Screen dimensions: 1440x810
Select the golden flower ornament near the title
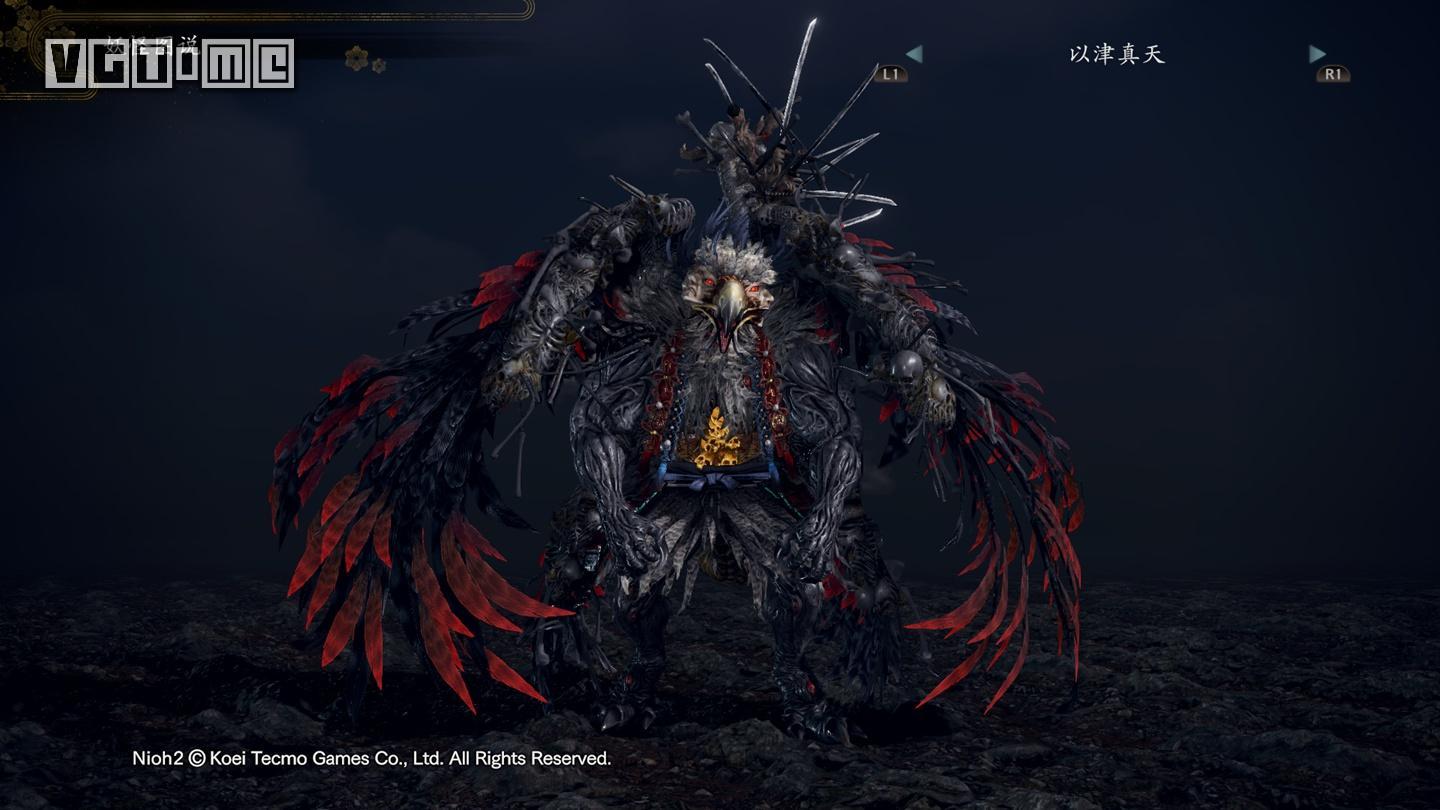click(x=356, y=58)
